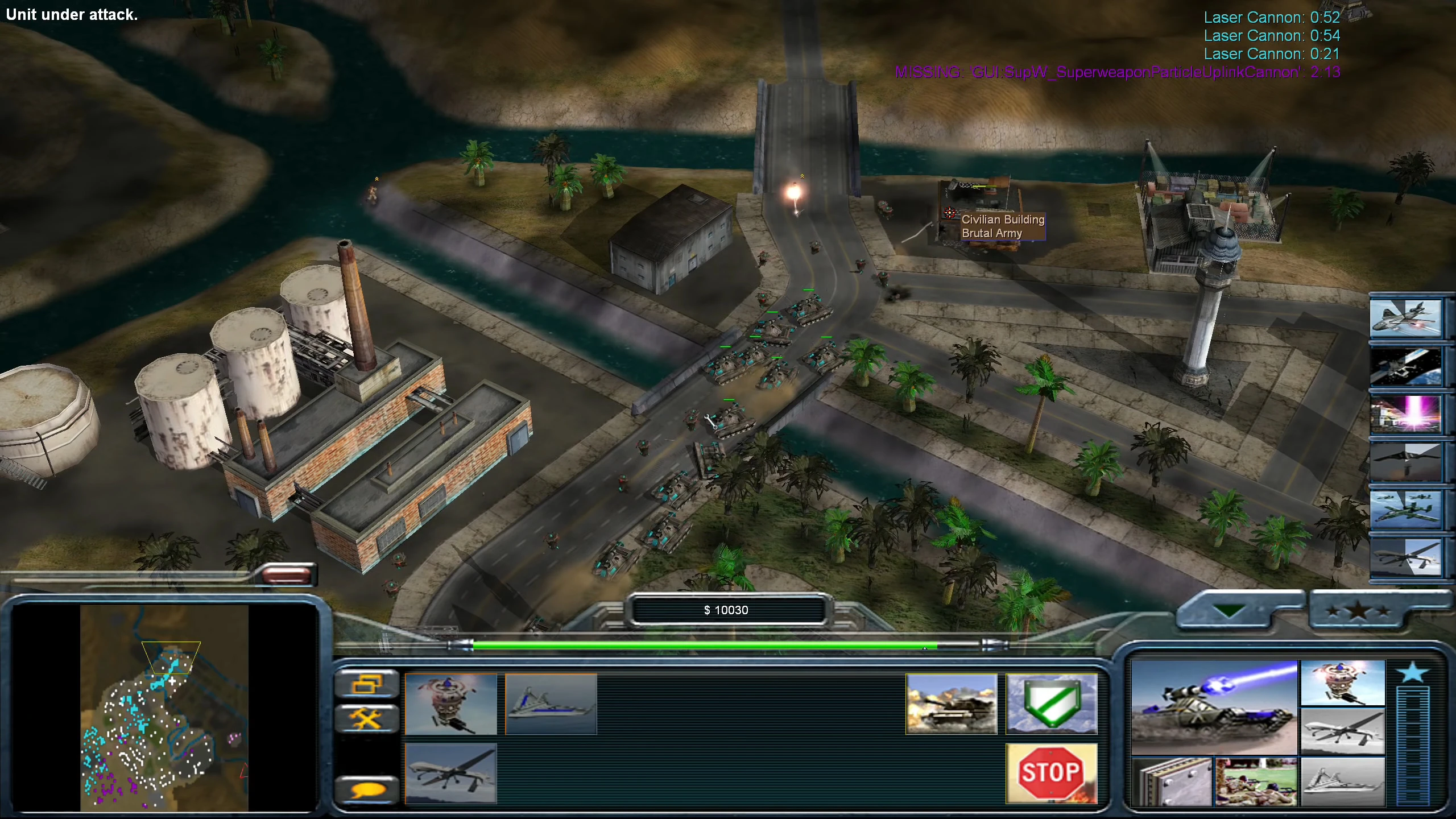Select the queued Predator drone thumbnail

coord(452,773)
